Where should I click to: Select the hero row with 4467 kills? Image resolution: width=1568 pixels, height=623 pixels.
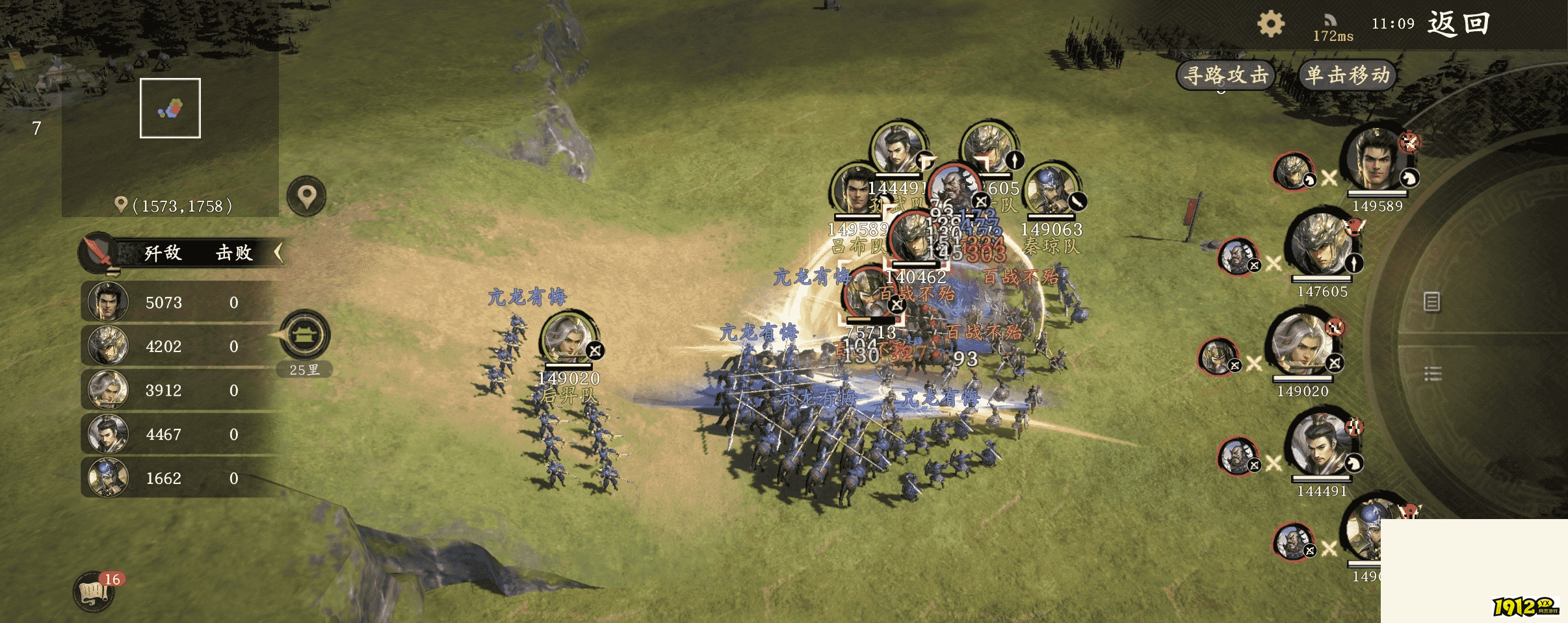(182, 434)
